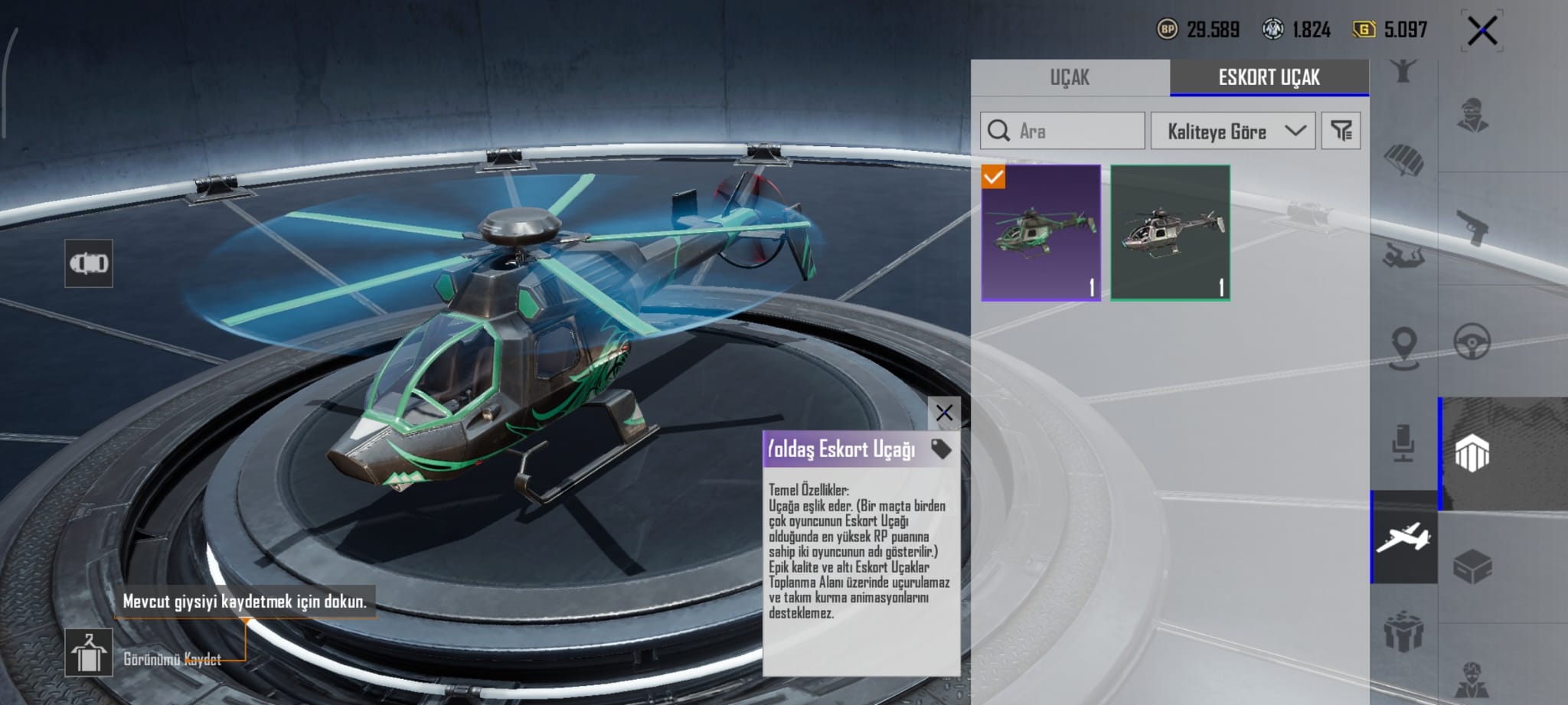This screenshot has height=705, width=1568.
Task: Close the inventory screen
Action: pos(1481,31)
